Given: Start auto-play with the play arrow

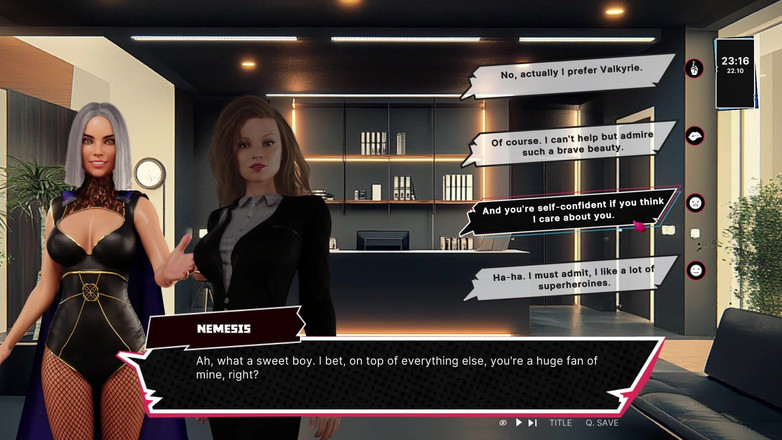Looking at the screenshot, I should tap(518, 423).
